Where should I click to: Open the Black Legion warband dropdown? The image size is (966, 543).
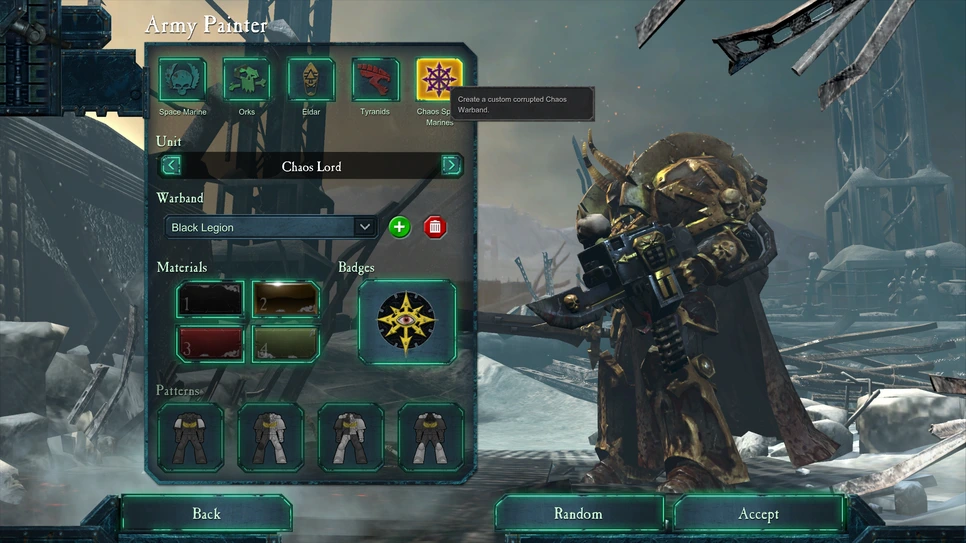tap(271, 227)
